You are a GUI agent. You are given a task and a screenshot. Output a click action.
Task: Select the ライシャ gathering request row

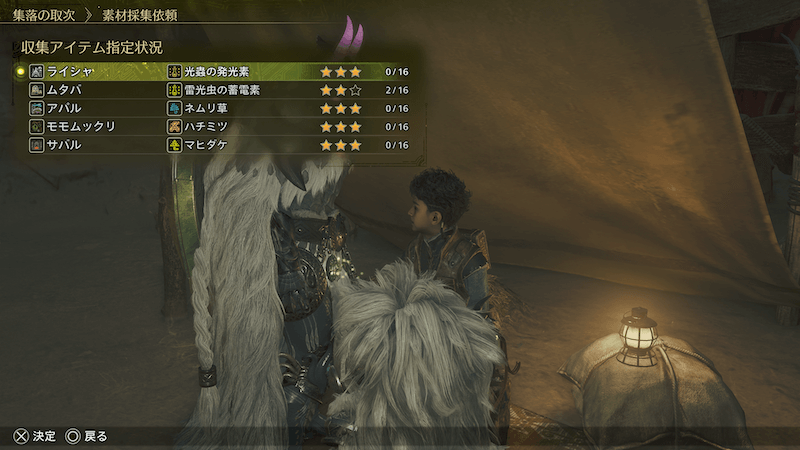tap(220, 72)
